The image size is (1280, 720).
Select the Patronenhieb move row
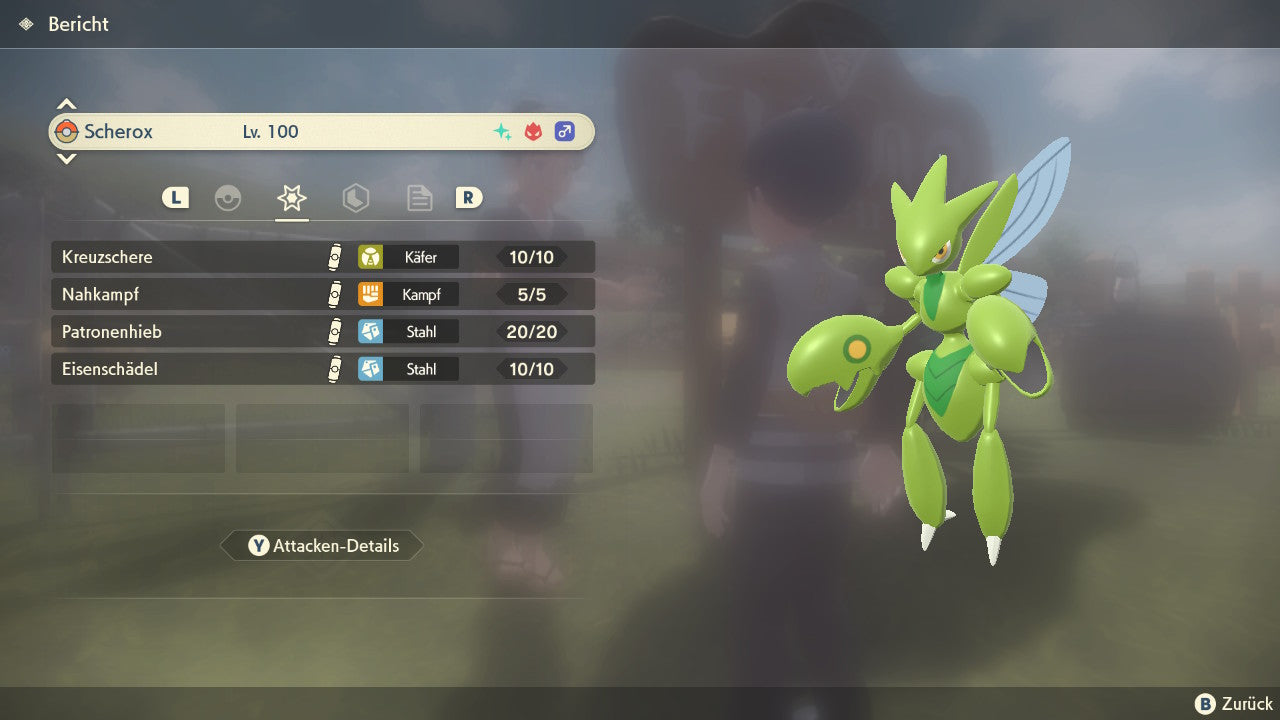[x=322, y=331]
